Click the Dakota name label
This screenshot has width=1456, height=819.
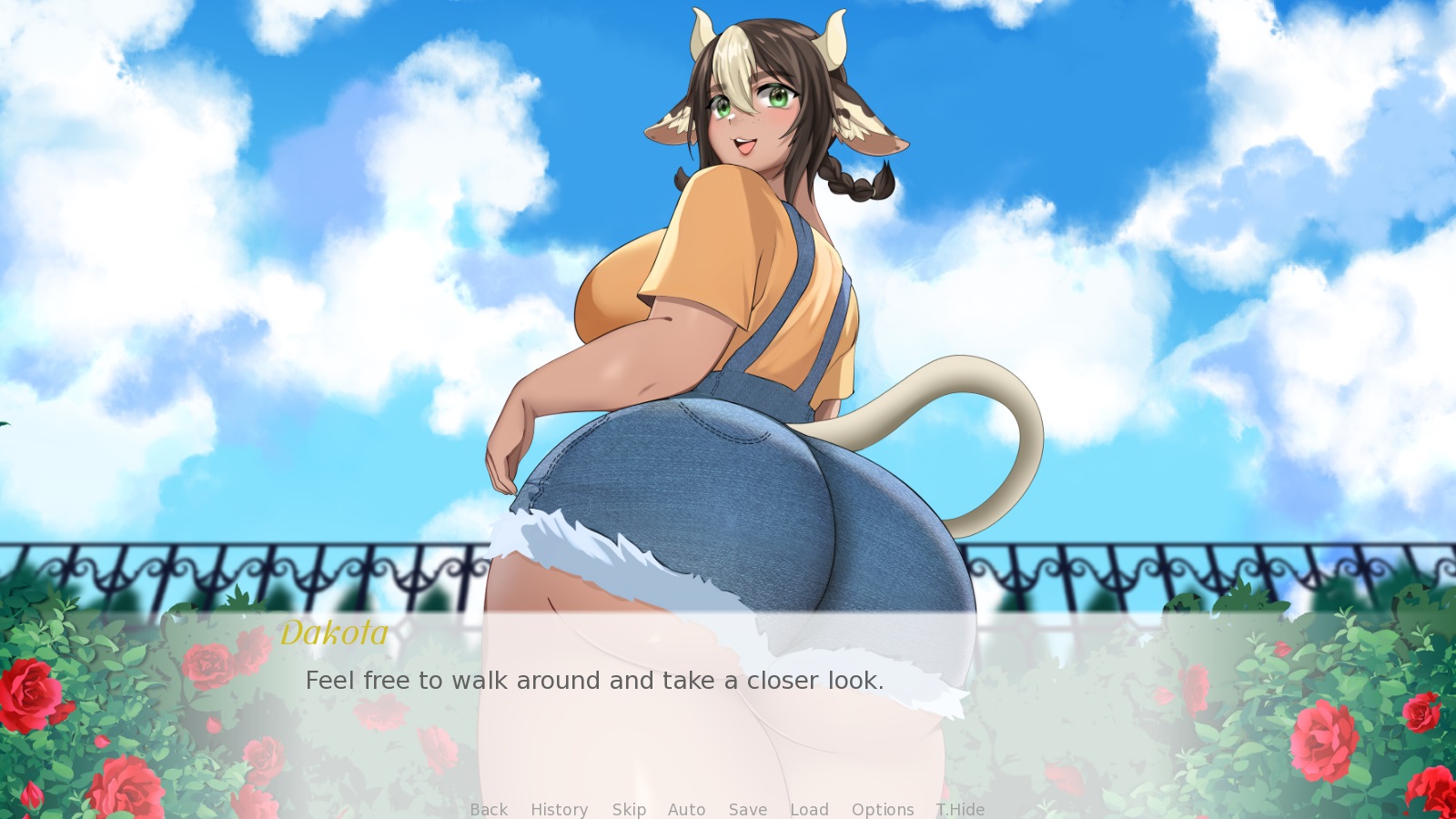pos(334,633)
